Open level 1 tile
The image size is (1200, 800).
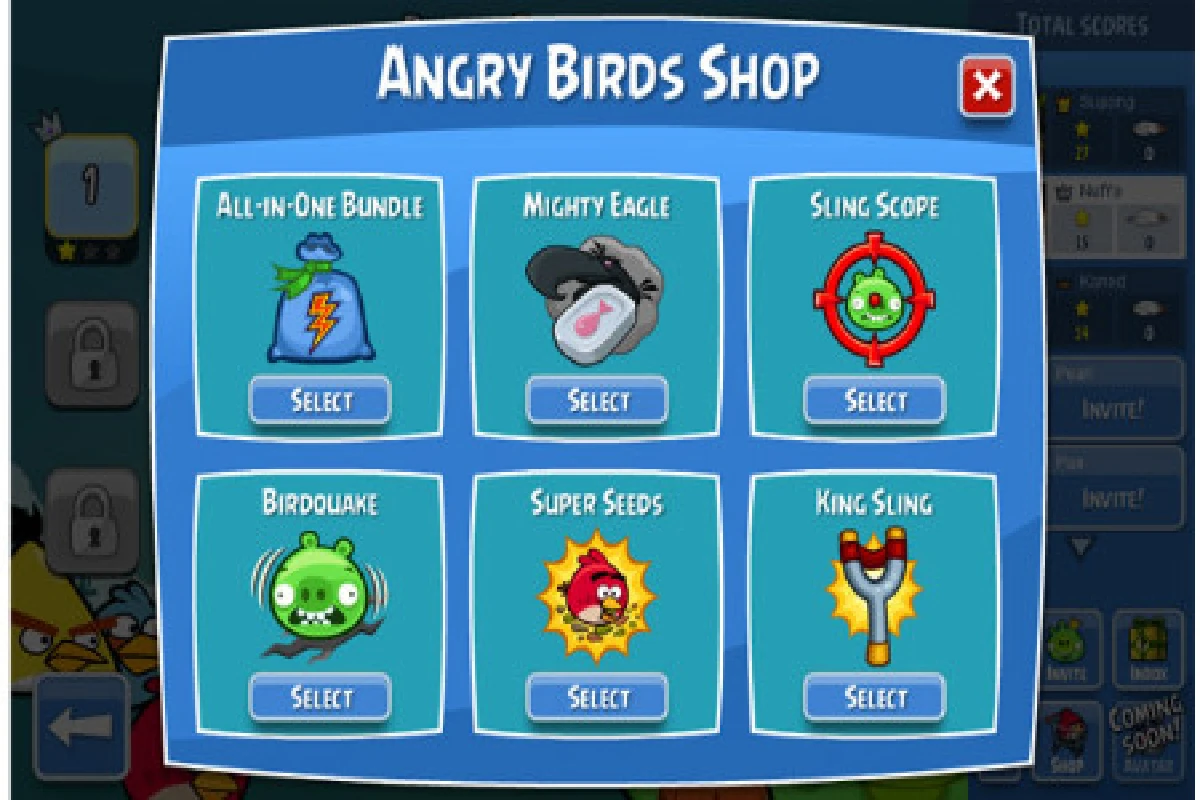[91, 187]
